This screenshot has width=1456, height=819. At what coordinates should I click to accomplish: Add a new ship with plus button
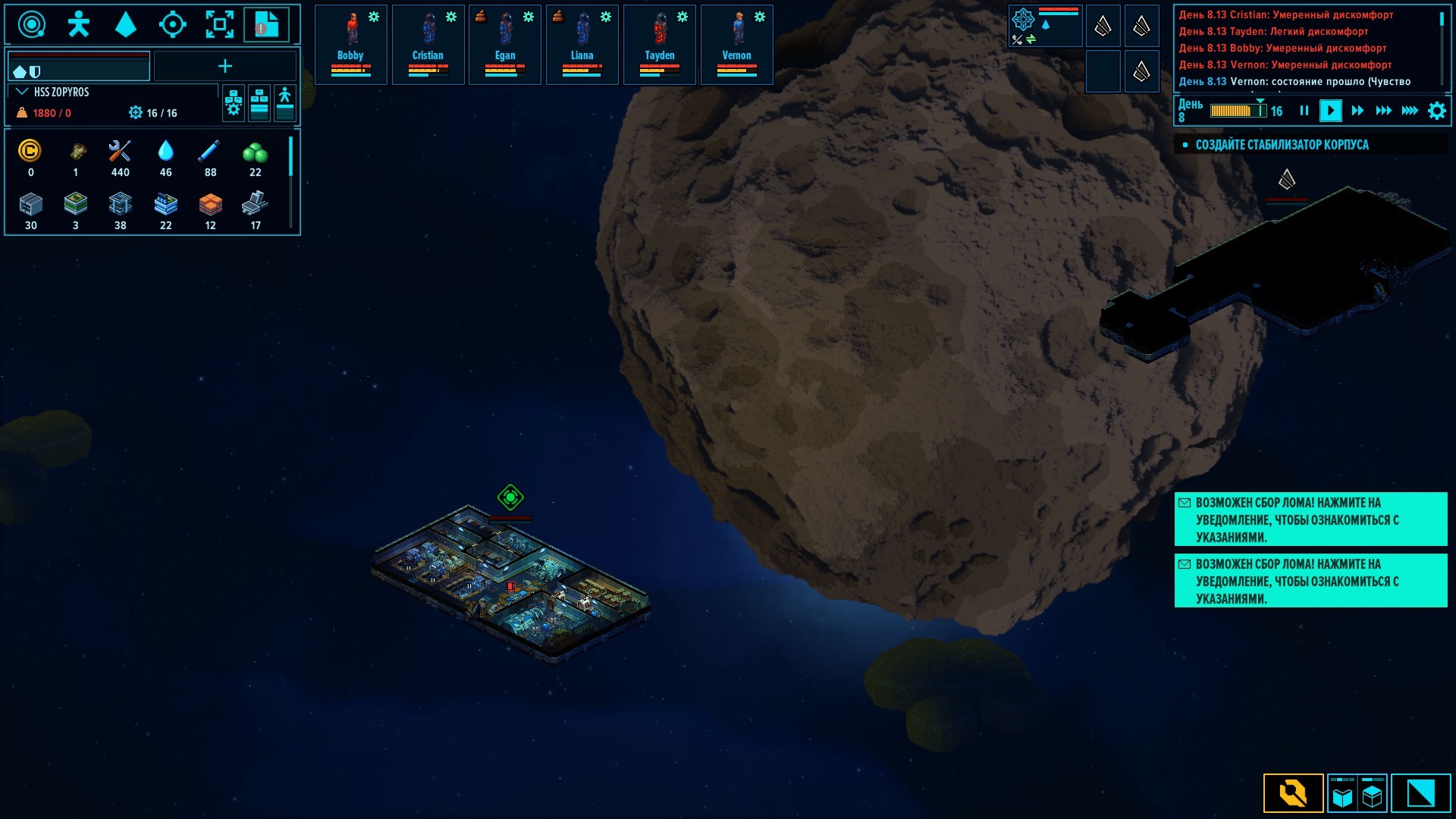(x=225, y=67)
